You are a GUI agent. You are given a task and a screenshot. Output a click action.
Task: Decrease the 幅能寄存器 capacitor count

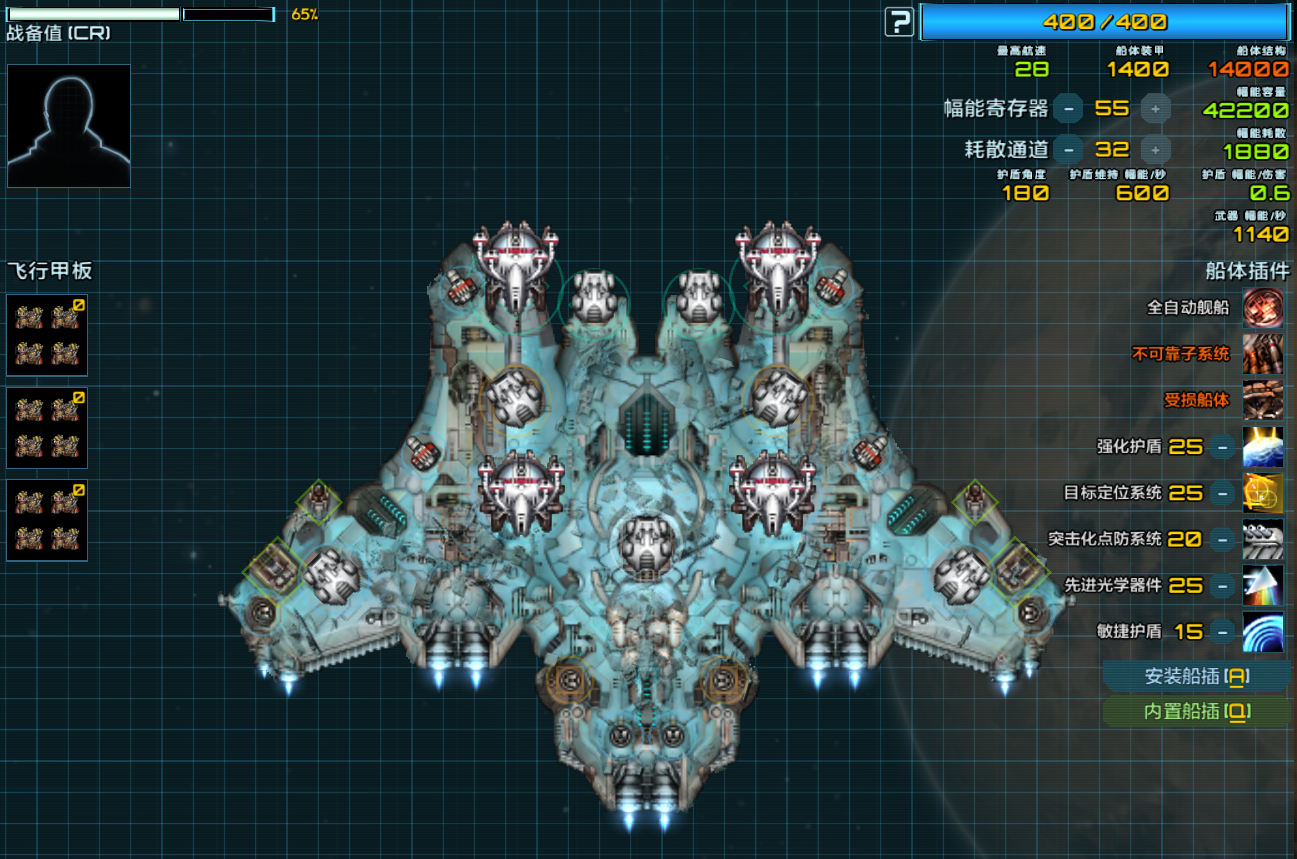1069,108
